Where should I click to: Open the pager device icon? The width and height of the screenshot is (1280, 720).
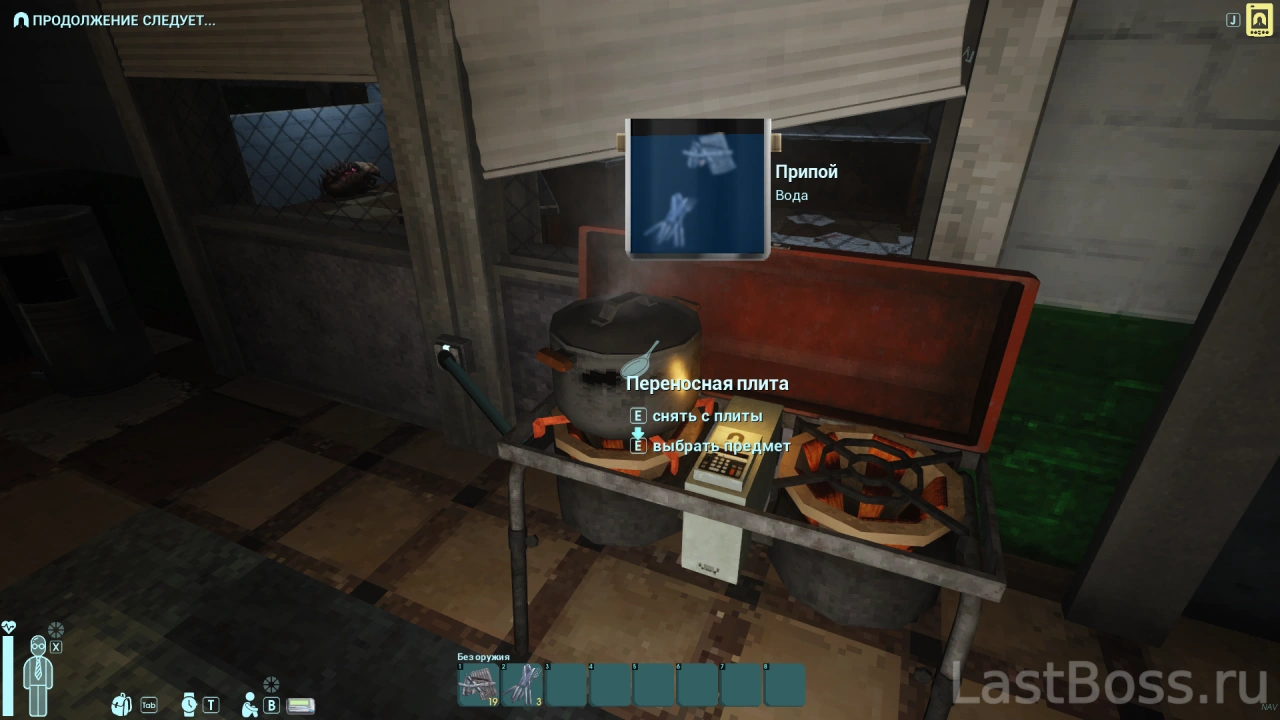point(300,705)
